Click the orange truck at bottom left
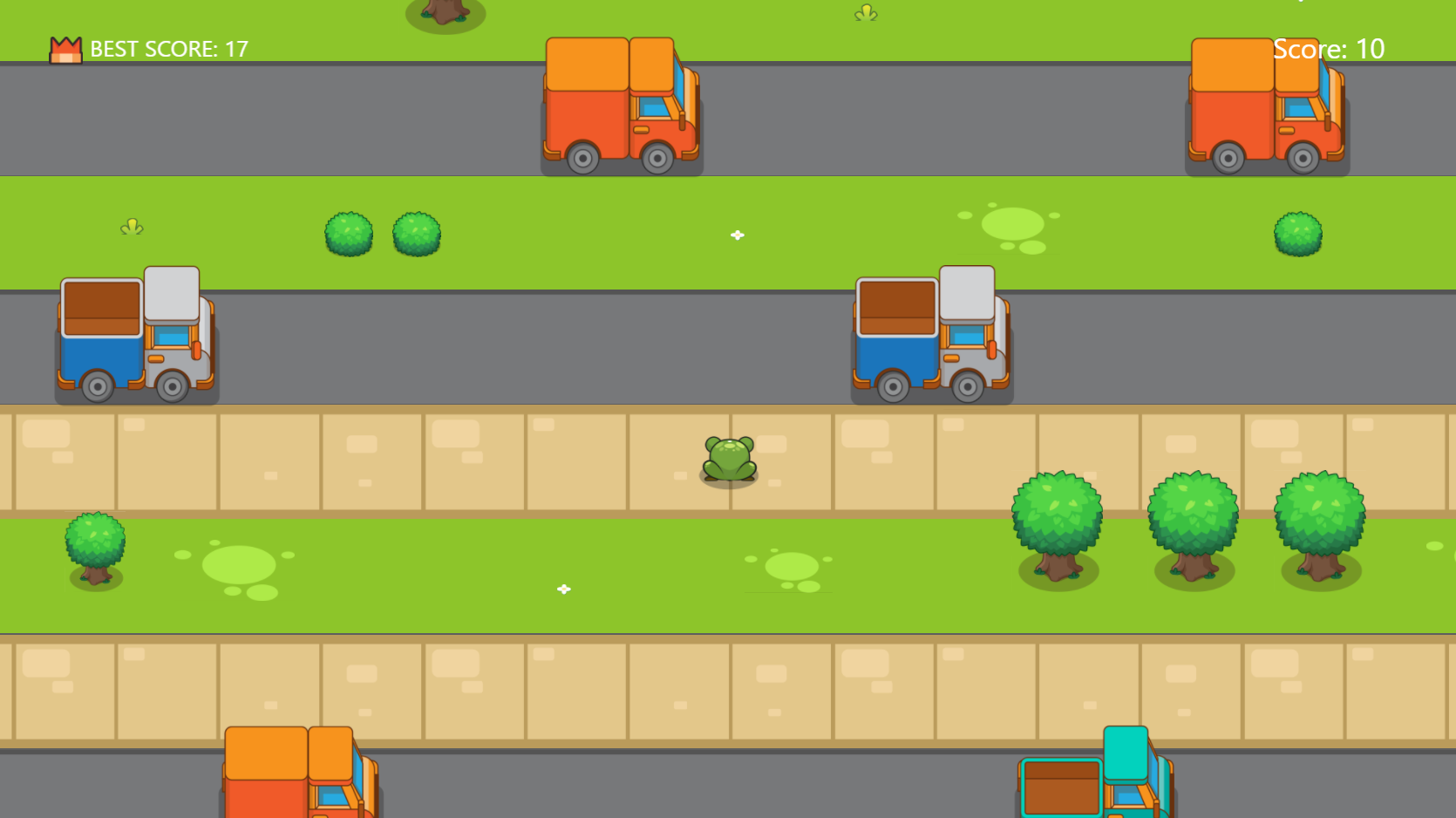This screenshot has height=818, width=1456. pos(301,776)
